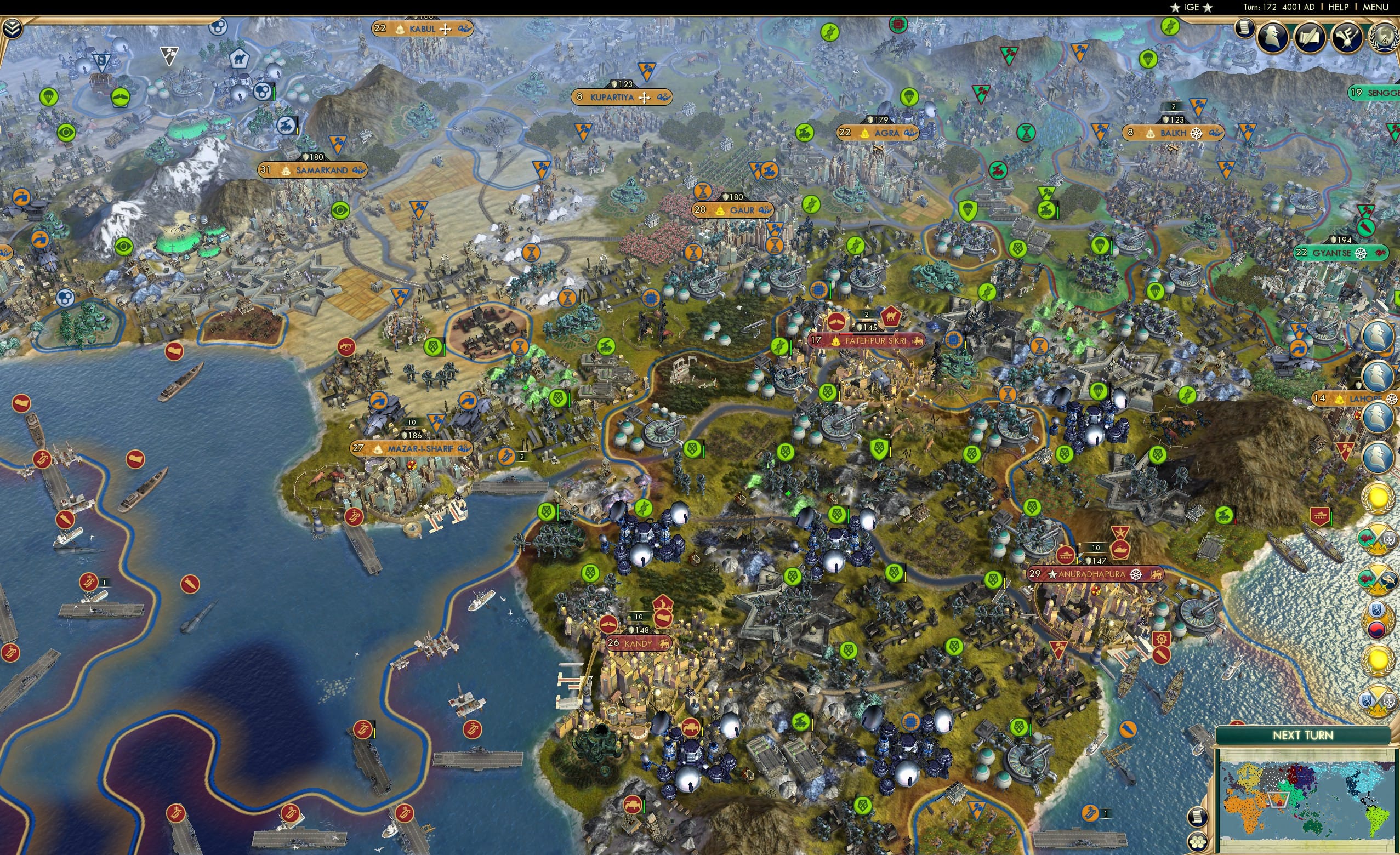The width and height of the screenshot is (1400, 855).
Task: Open the MENU item in the top bar
Action: [1375, 7]
